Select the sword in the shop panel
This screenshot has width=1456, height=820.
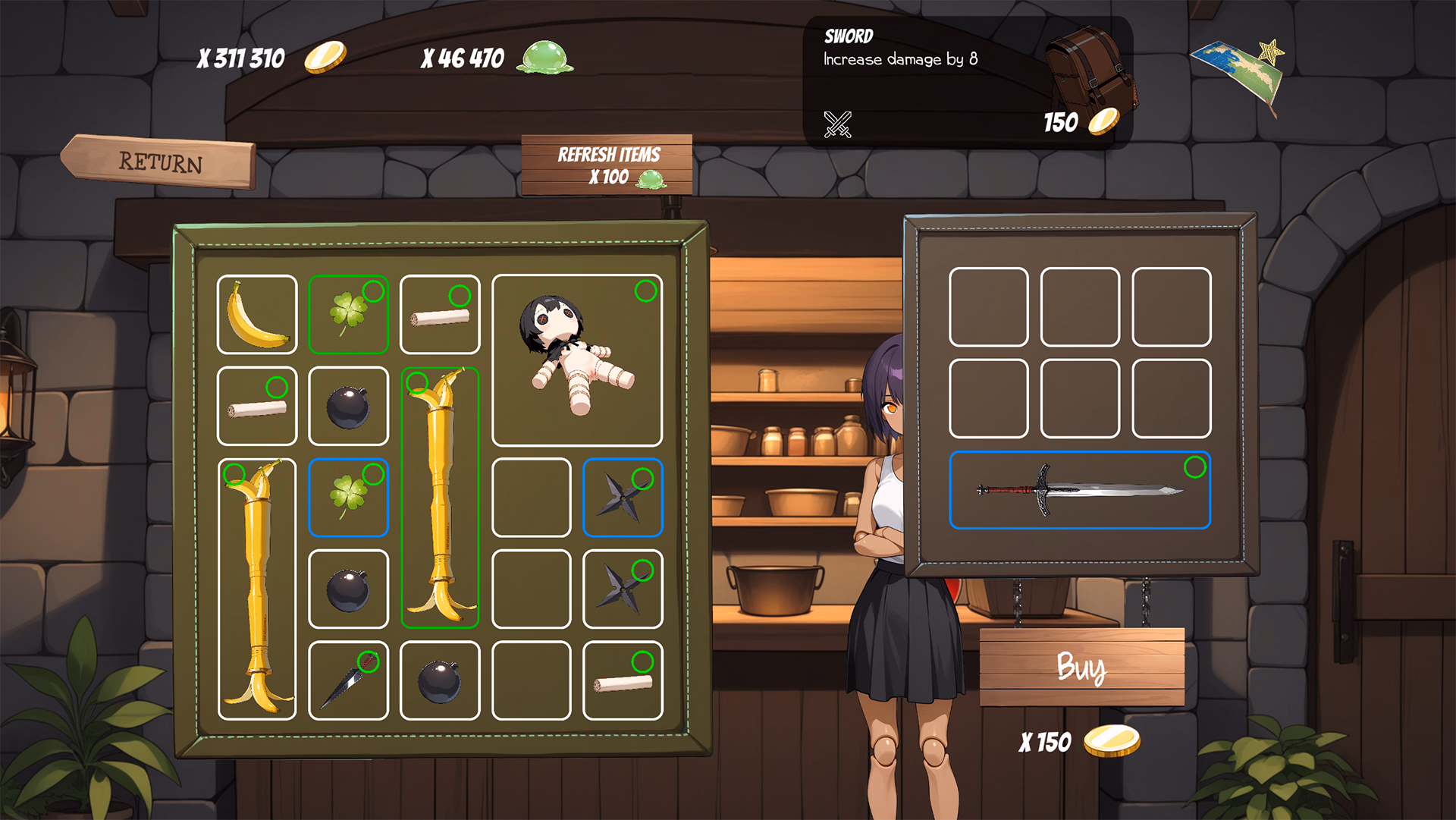(x=1079, y=490)
